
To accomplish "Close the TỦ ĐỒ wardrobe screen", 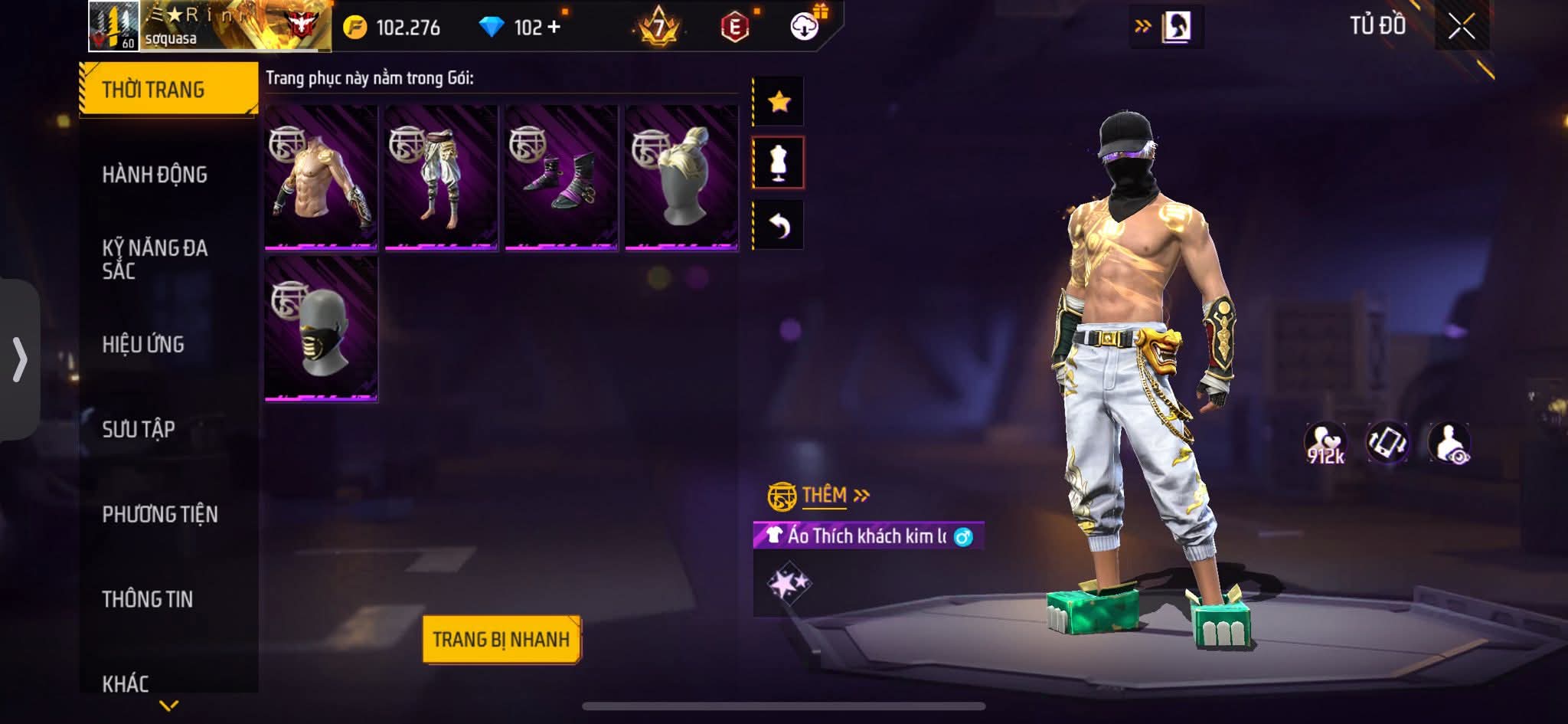I will (1461, 28).
